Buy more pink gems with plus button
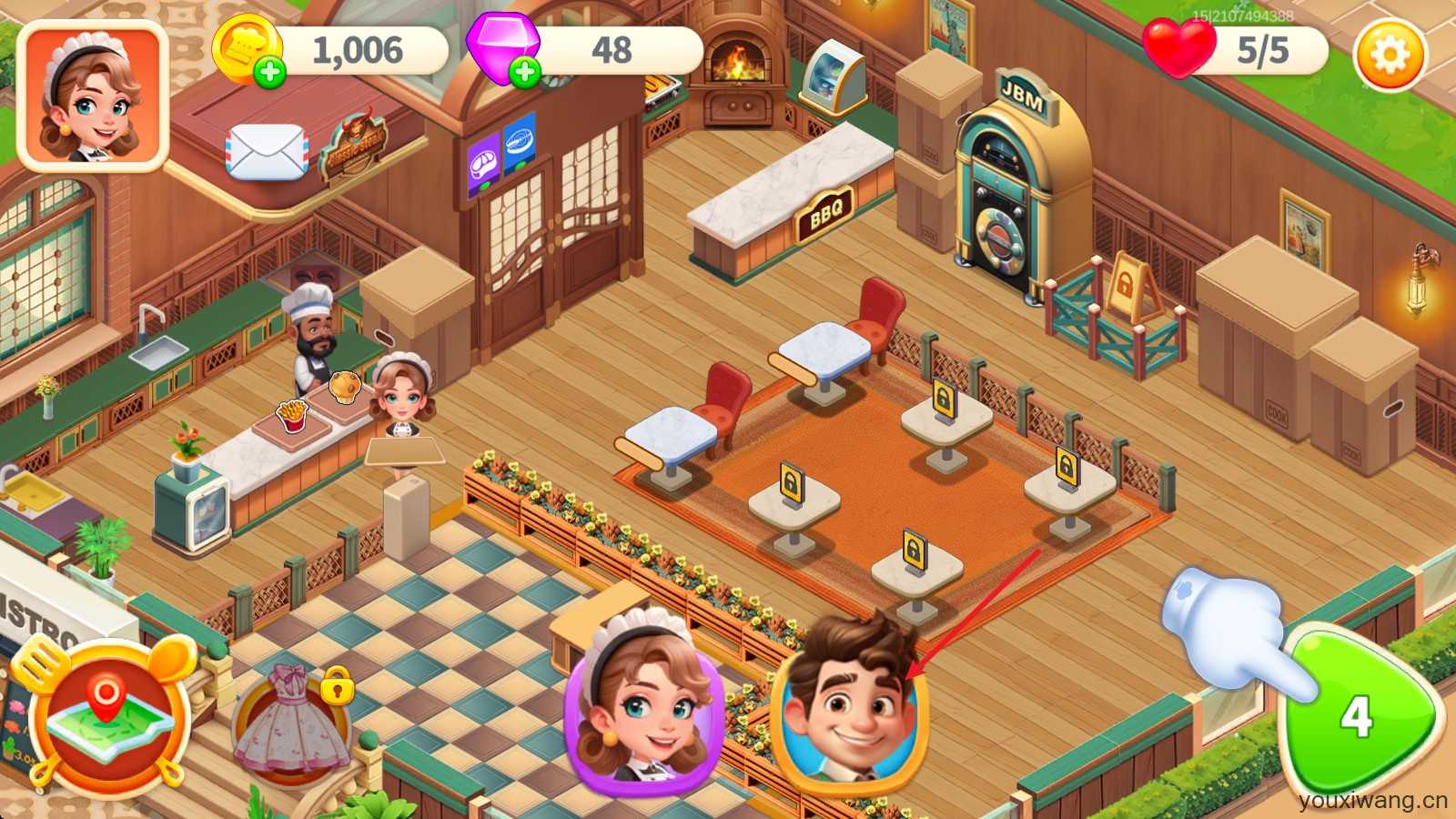Viewport: 1456px width, 819px height. click(524, 72)
